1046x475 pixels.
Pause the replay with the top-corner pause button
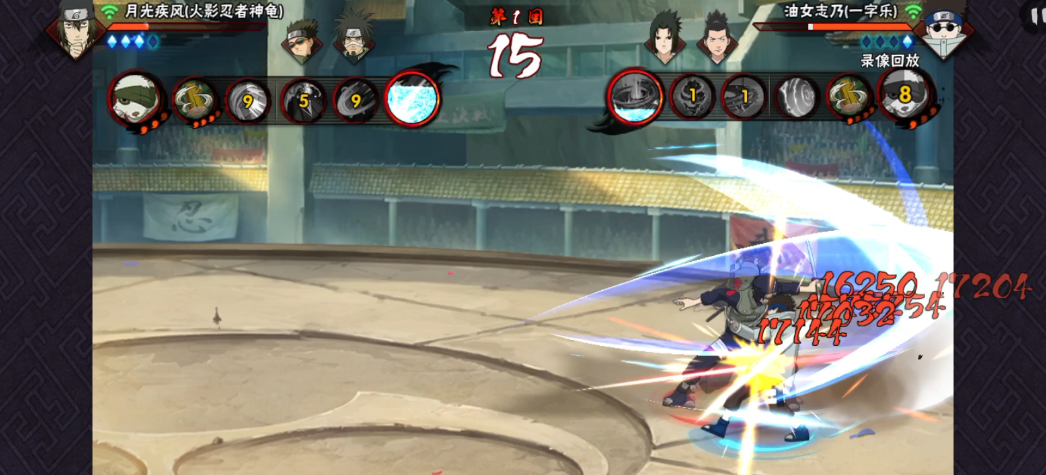[x=1034, y=14]
